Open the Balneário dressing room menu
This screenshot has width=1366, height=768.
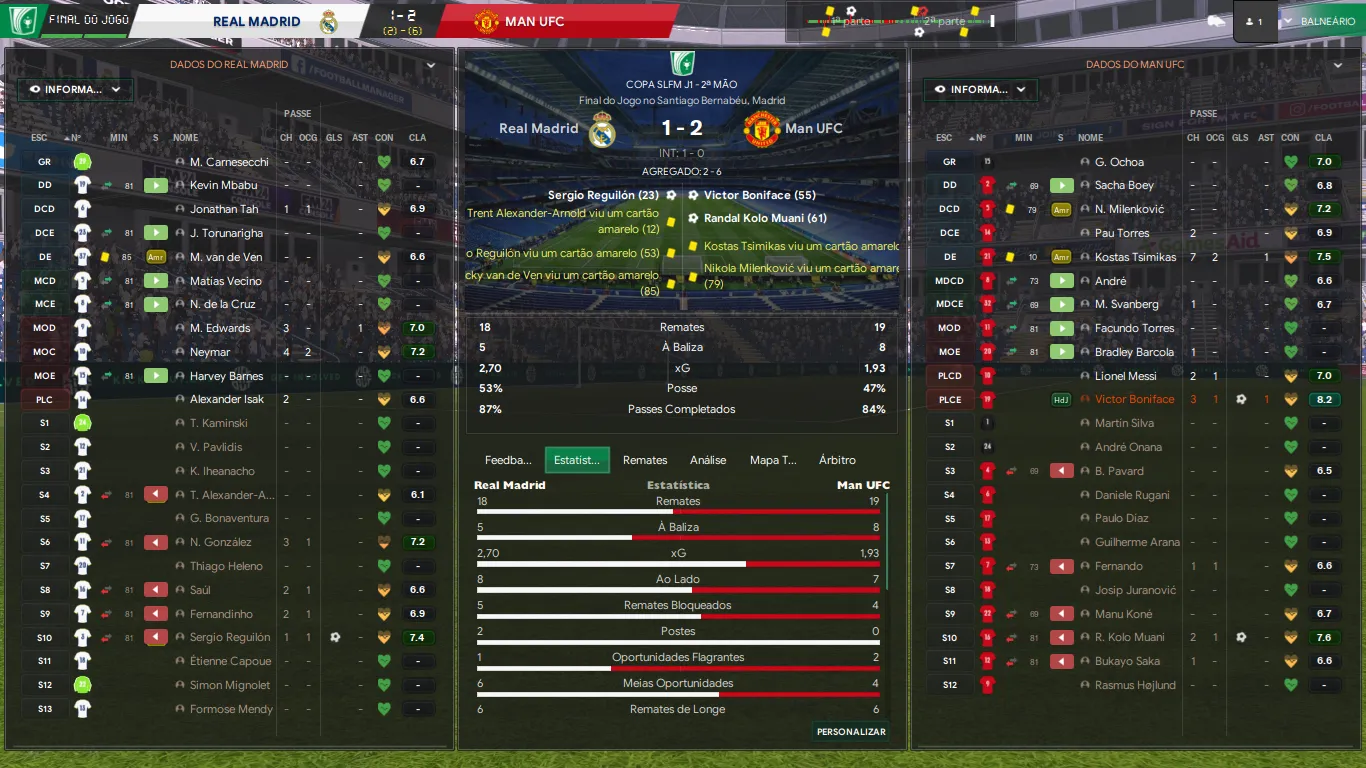(1321, 21)
